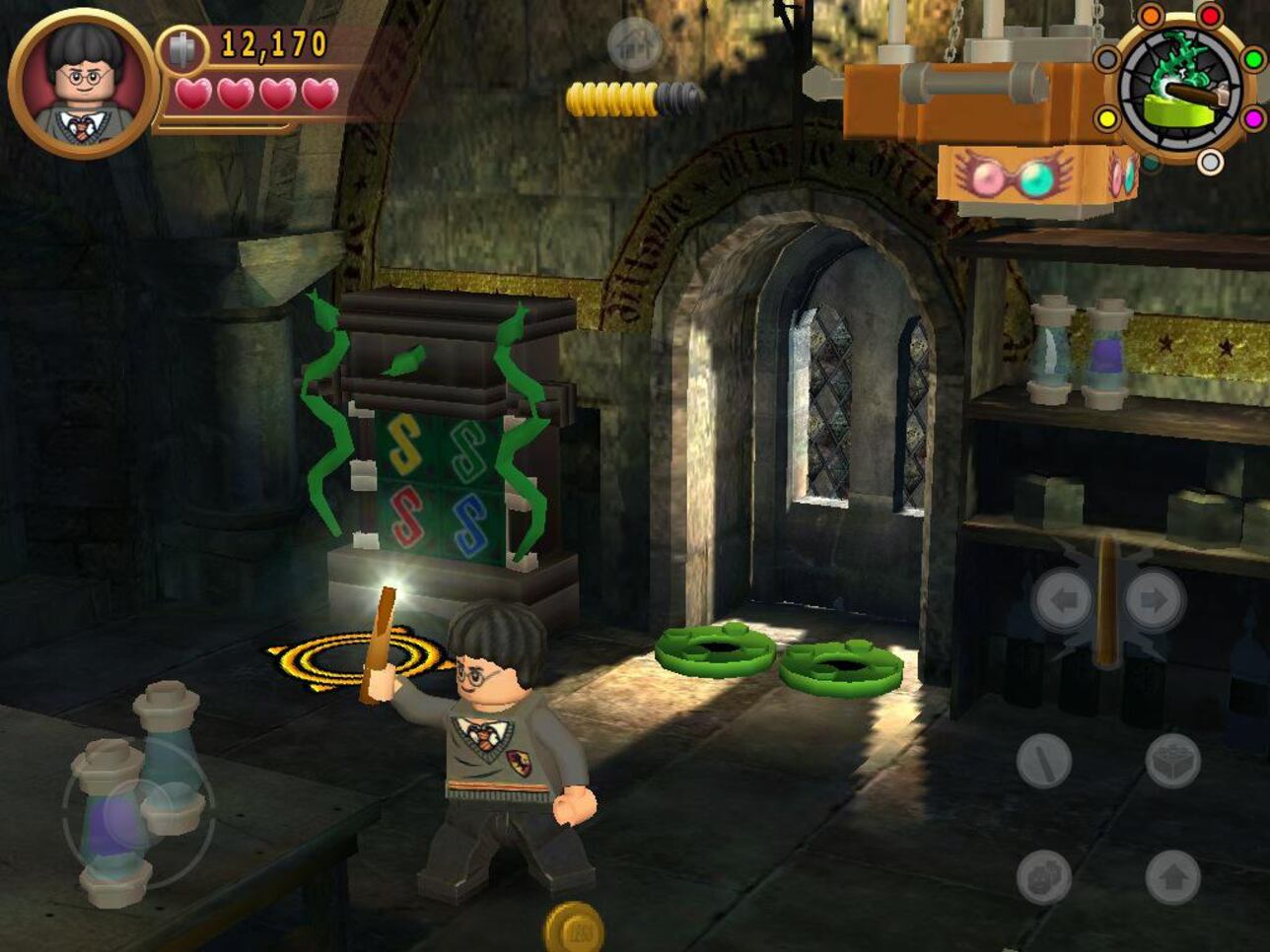
Task: Select the red spell slot
Action: tap(1208, 16)
